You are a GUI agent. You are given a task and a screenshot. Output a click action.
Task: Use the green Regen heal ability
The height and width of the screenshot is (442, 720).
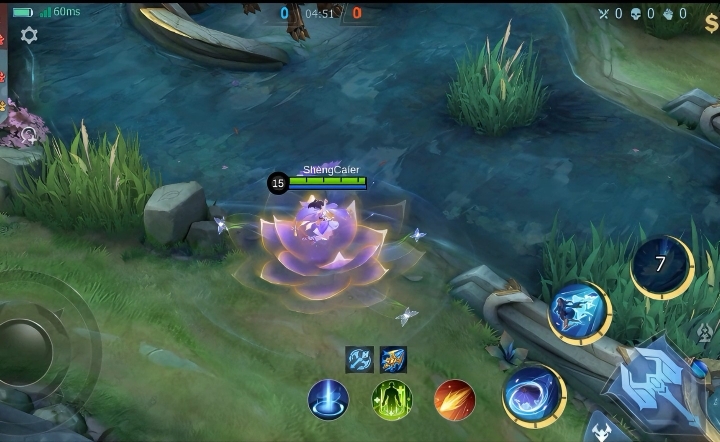(x=392, y=400)
